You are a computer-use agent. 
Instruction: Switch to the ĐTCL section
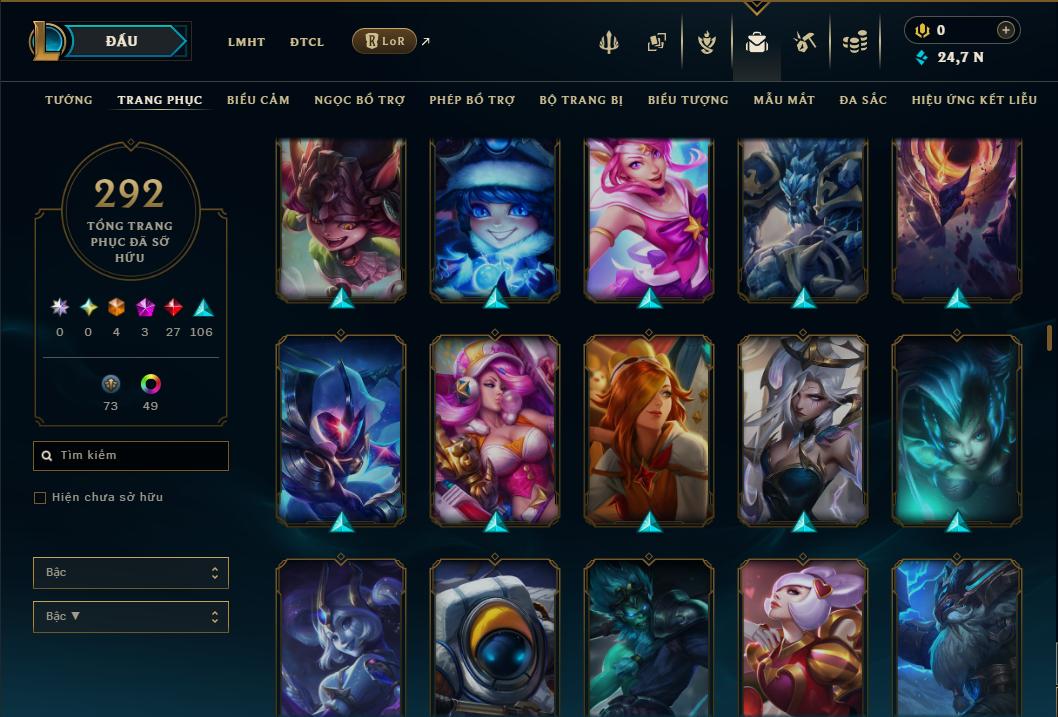[307, 42]
